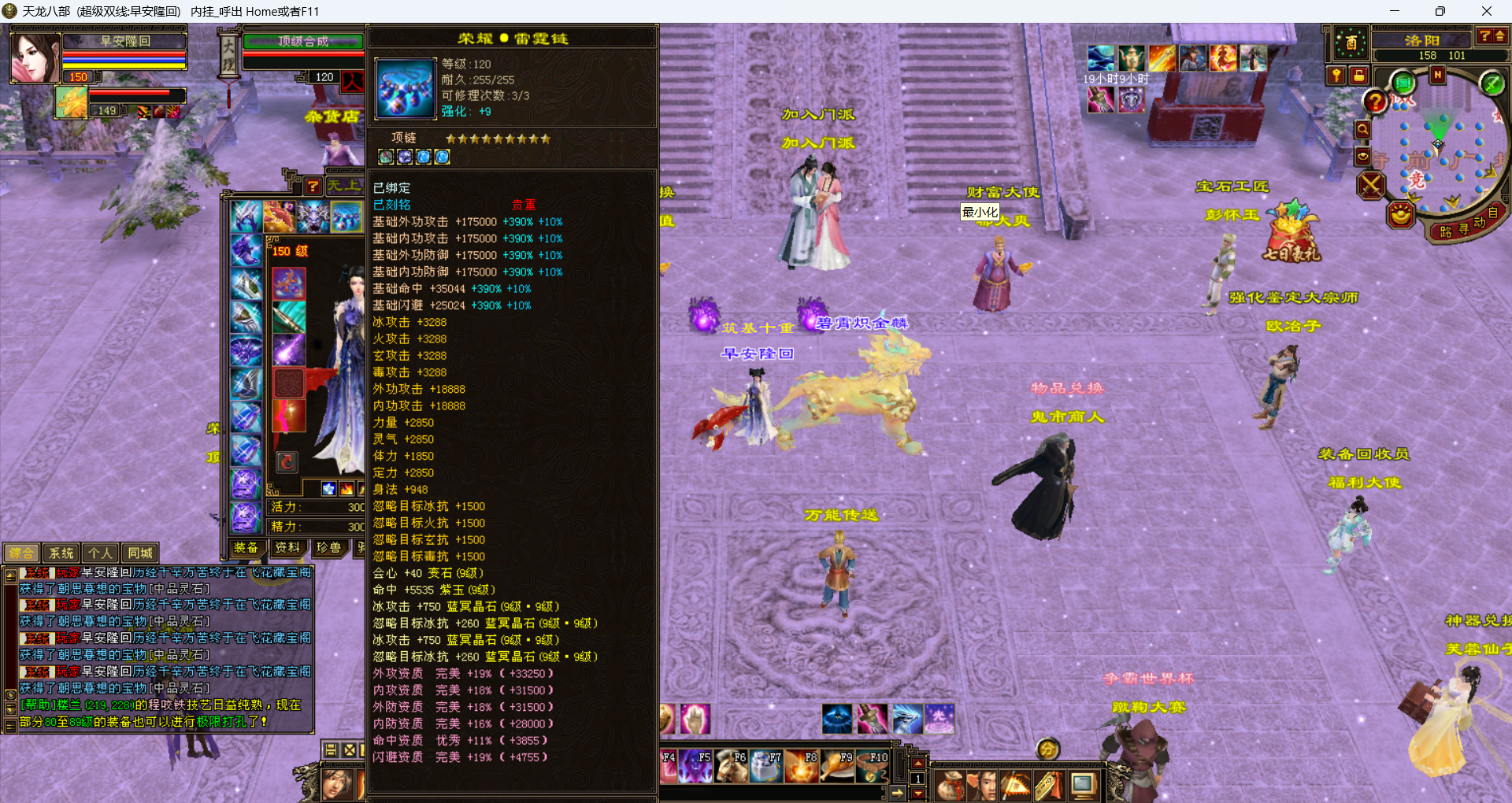
Task: Toggle the crossed swords PK mode button
Action: pyautogui.click(x=1371, y=186)
